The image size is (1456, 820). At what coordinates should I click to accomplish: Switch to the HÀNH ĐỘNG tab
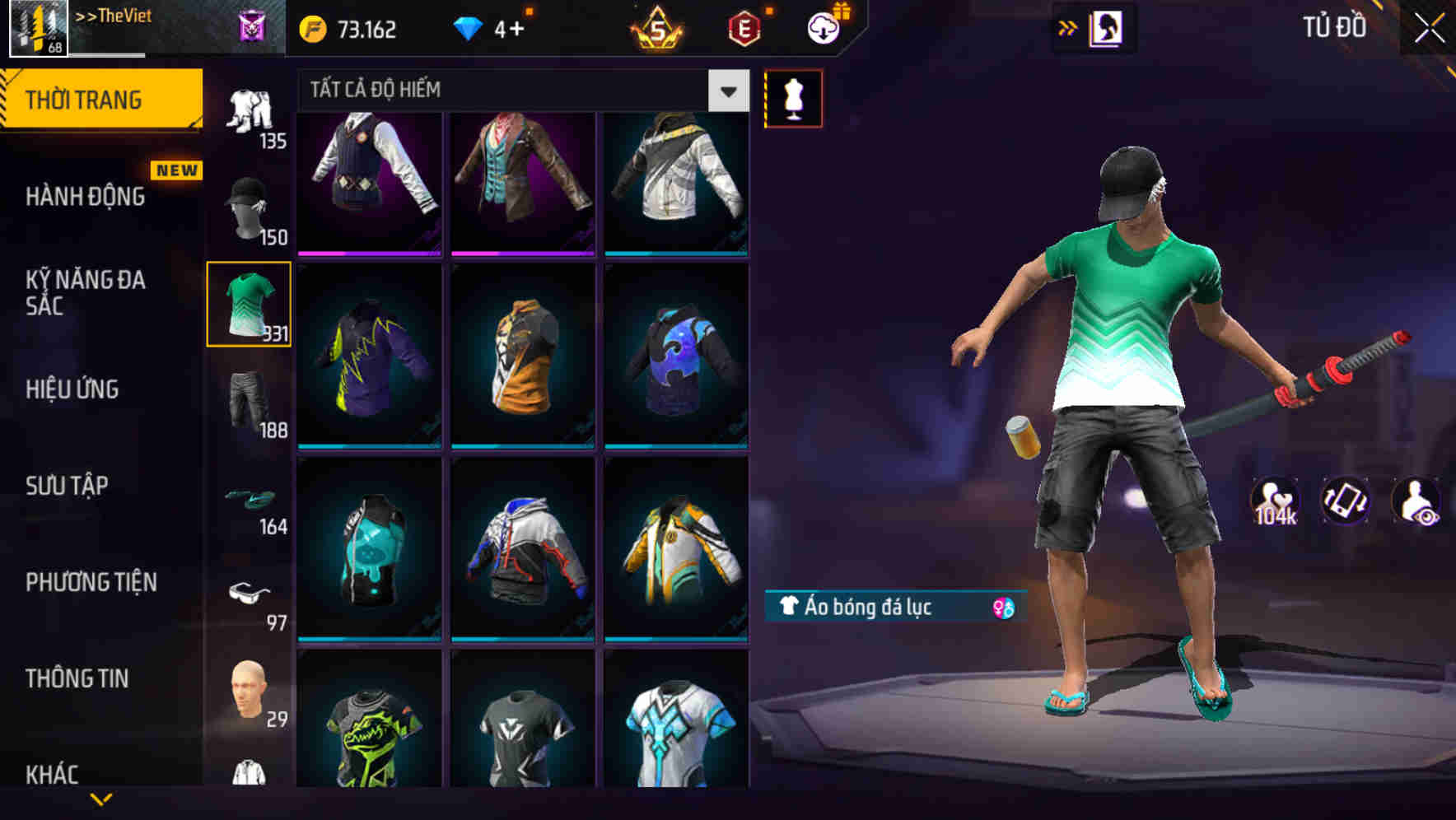pos(85,196)
